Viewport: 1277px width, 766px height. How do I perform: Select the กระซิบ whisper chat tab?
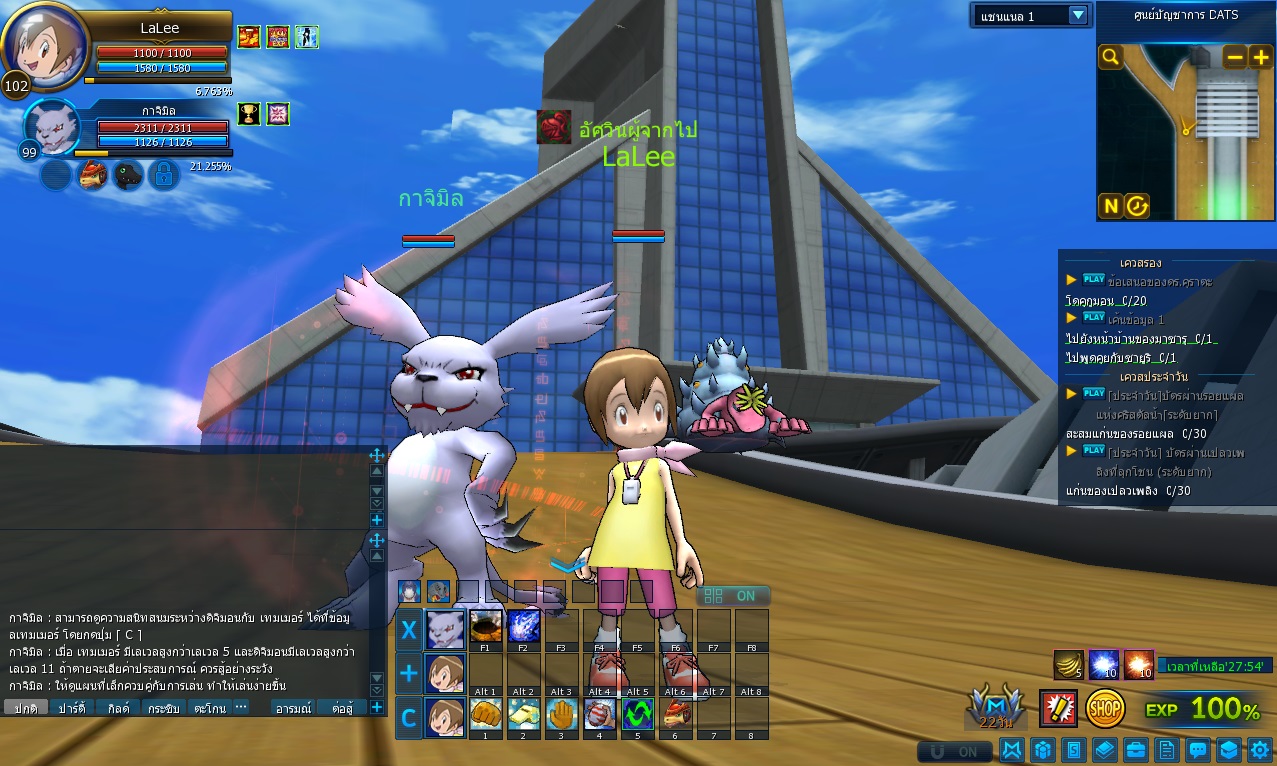coord(163,707)
